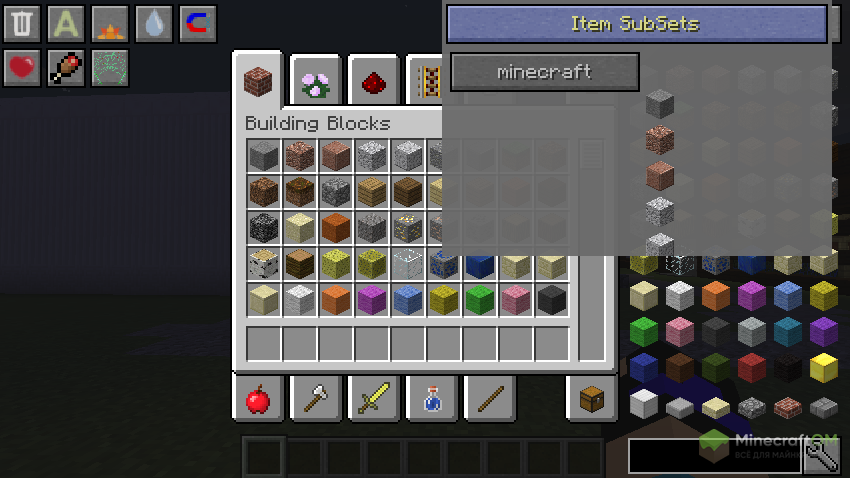The width and height of the screenshot is (850, 478).
Task: Open the pink flower Decoration tab
Action: click(316, 82)
